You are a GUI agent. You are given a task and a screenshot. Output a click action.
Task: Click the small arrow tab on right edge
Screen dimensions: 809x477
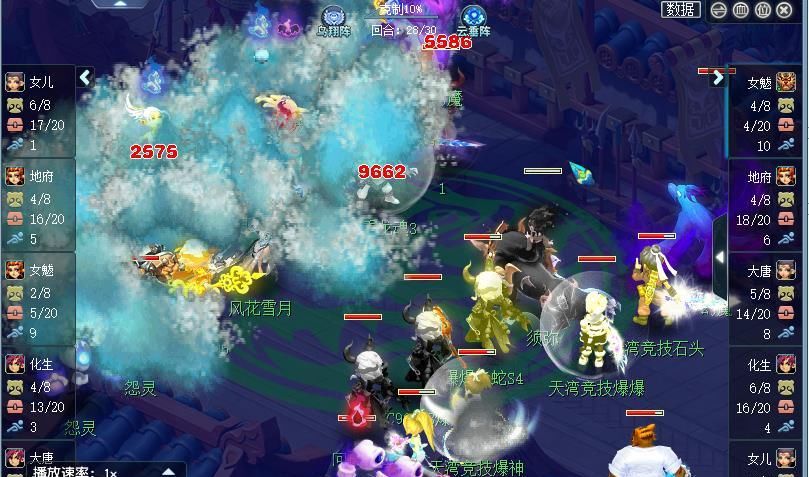[720, 257]
